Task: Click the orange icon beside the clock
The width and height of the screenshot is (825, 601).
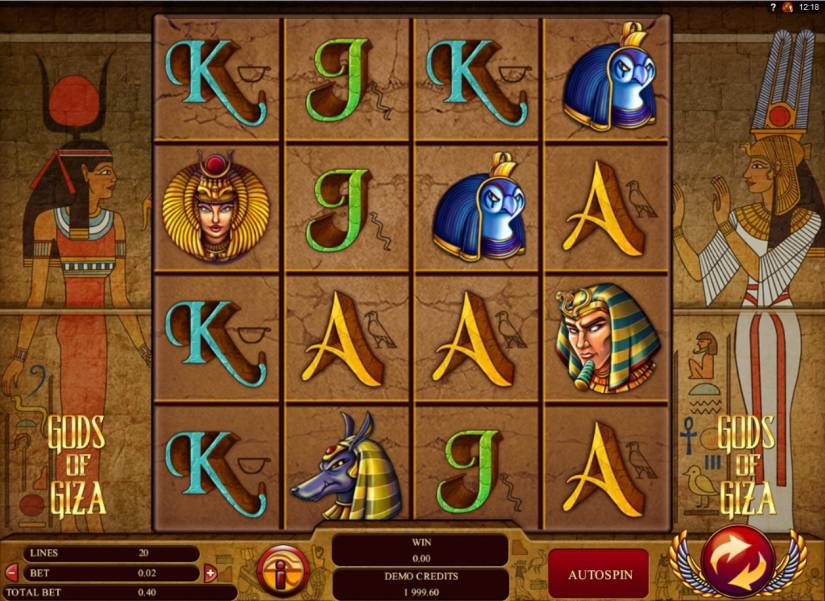Action: pos(788,7)
